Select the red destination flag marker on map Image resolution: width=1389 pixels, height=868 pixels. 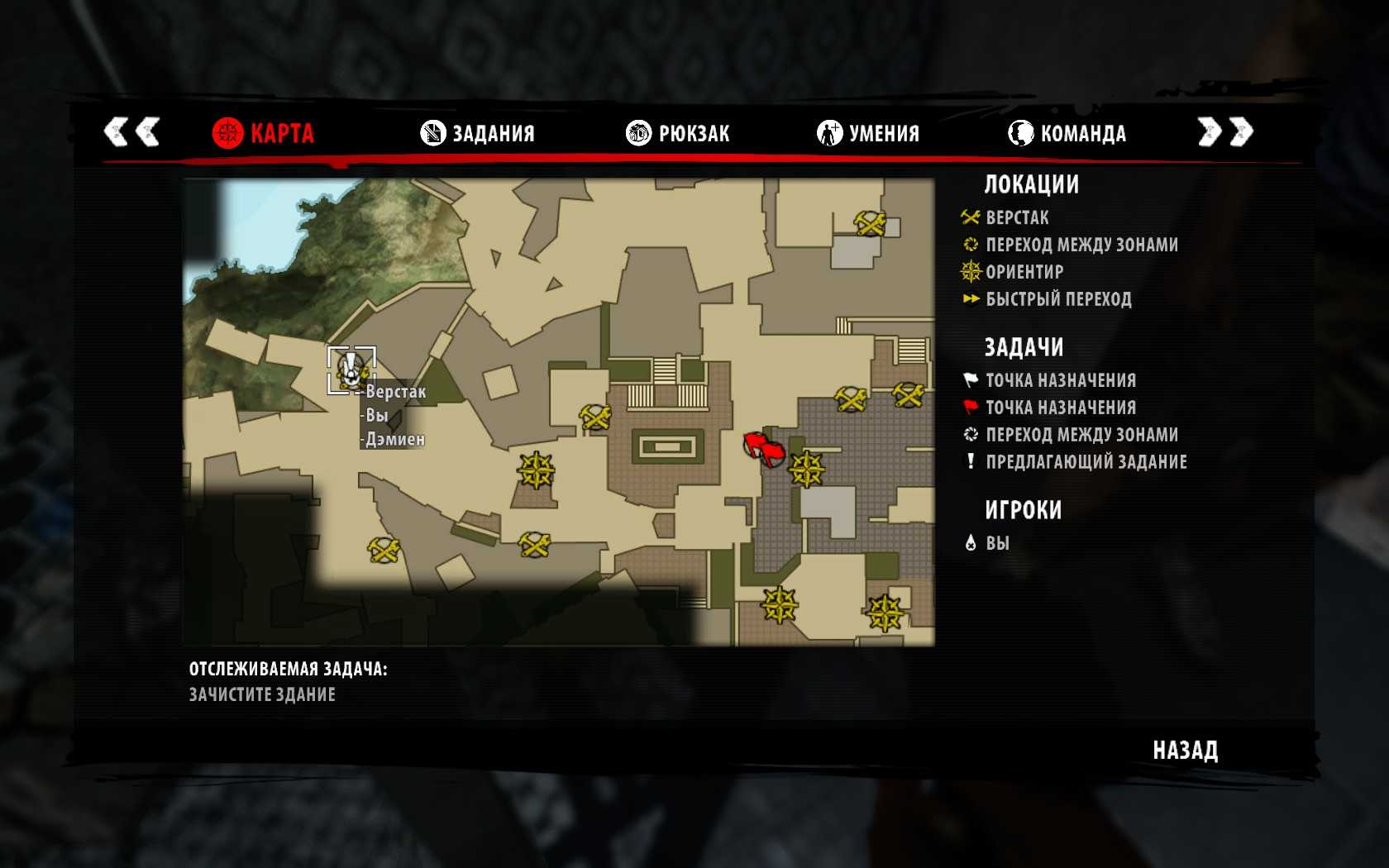click(763, 449)
